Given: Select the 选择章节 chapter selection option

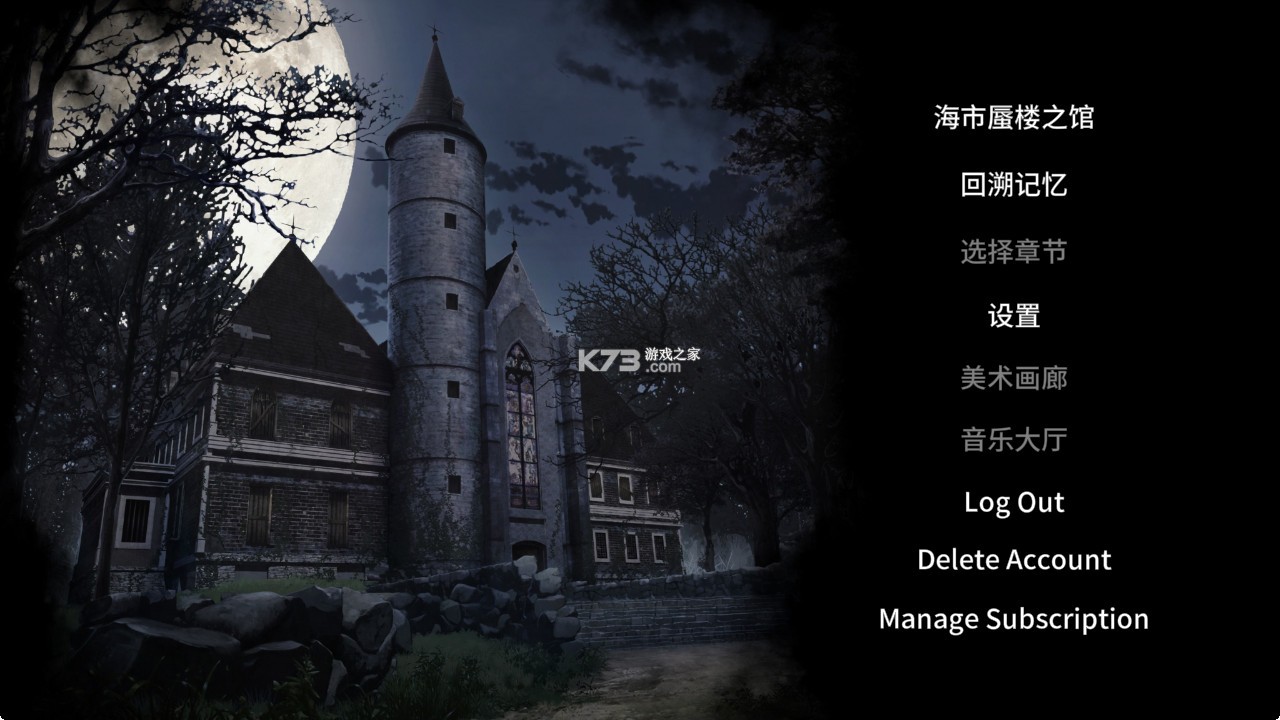Looking at the screenshot, I should (x=1014, y=251).
